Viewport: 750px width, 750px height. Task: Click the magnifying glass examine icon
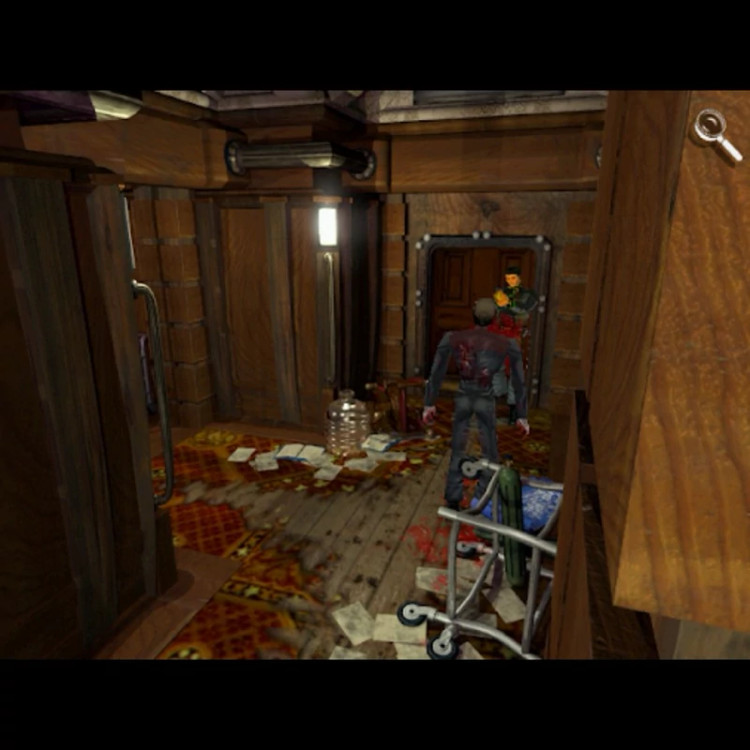(x=717, y=133)
